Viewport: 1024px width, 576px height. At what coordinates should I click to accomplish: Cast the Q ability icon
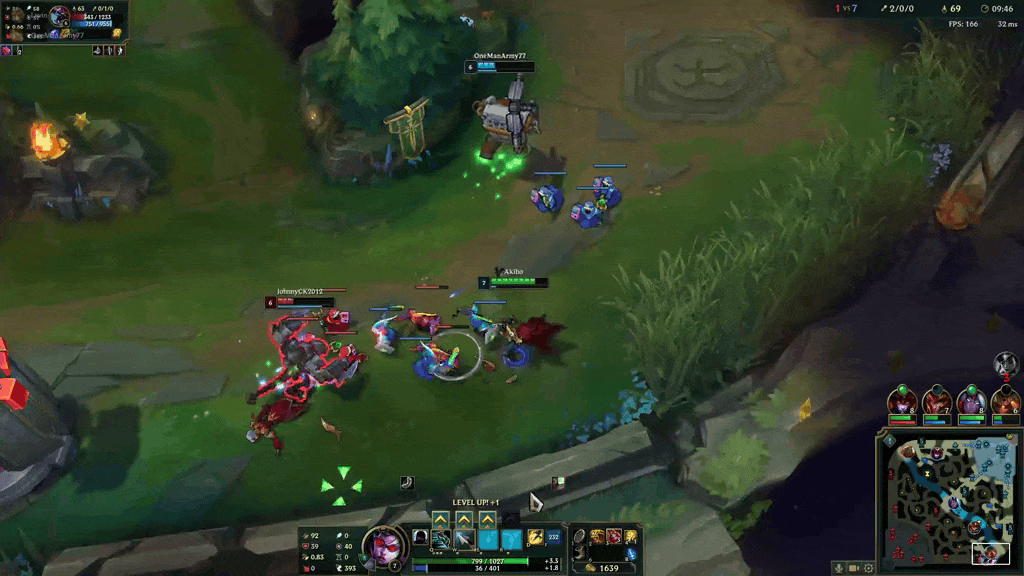440,540
